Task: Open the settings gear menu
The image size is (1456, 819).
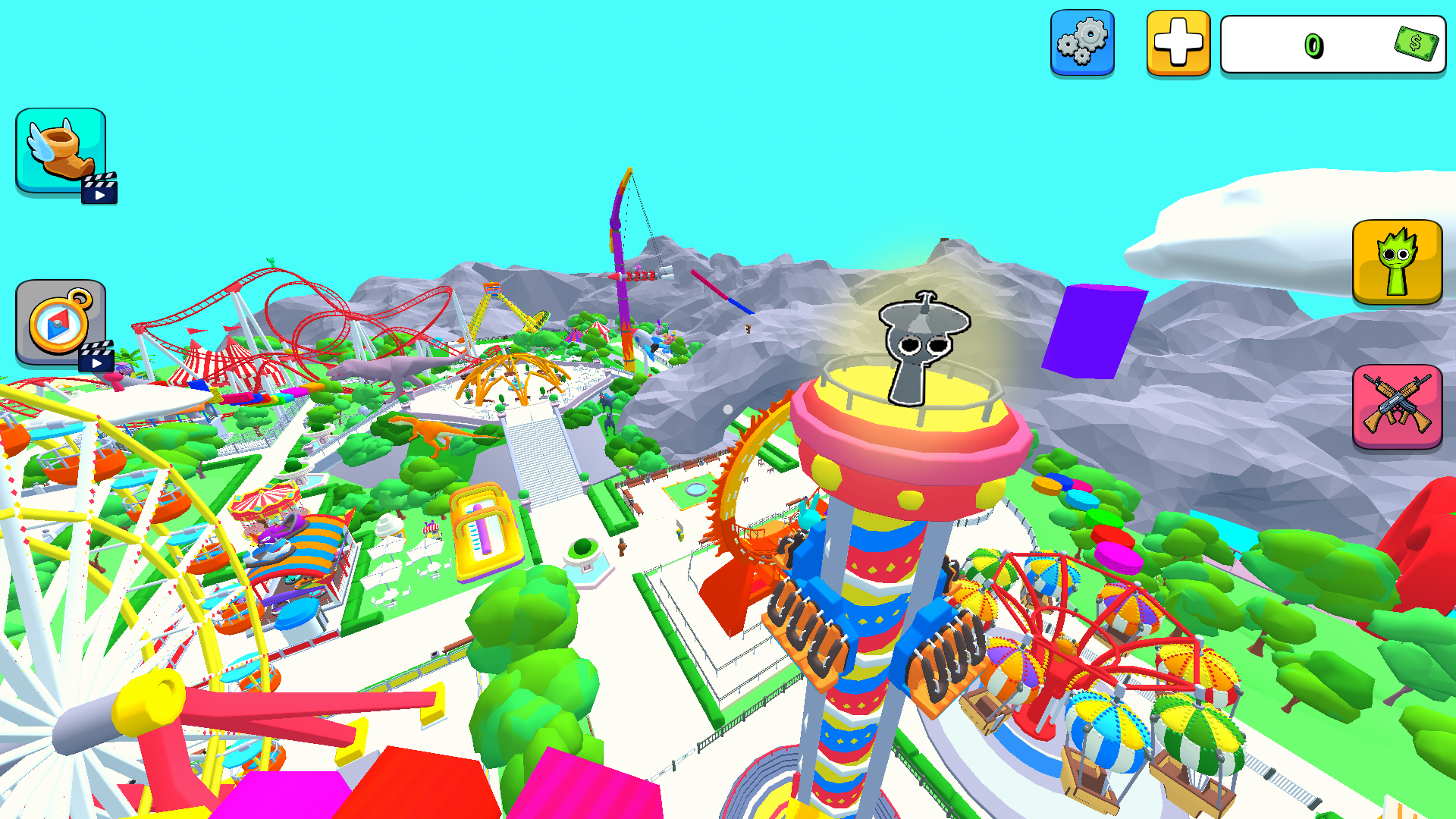Action: pyautogui.click(x=1083, y=42)
